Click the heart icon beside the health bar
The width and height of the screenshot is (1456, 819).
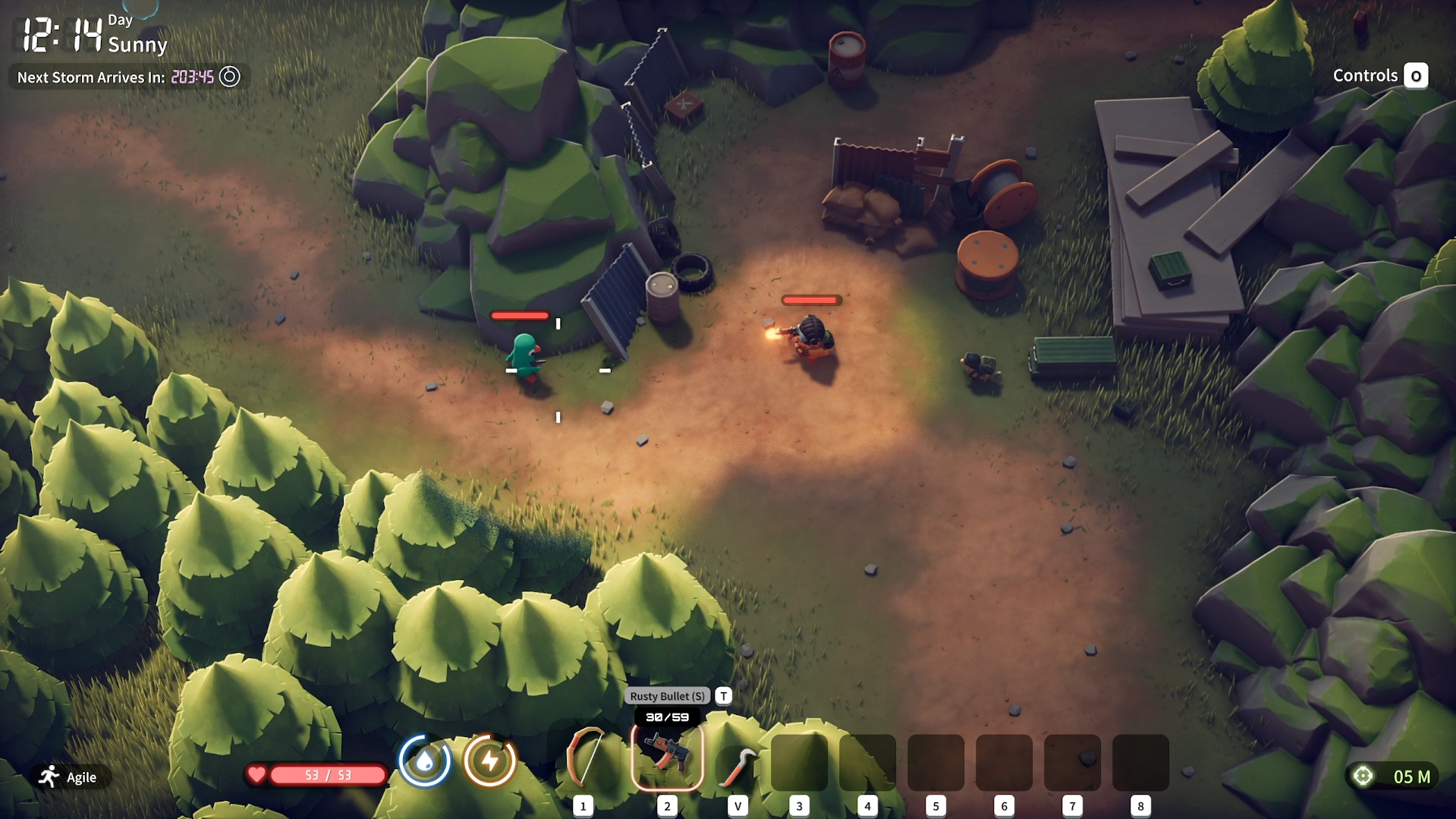click(x=257, y=775)
